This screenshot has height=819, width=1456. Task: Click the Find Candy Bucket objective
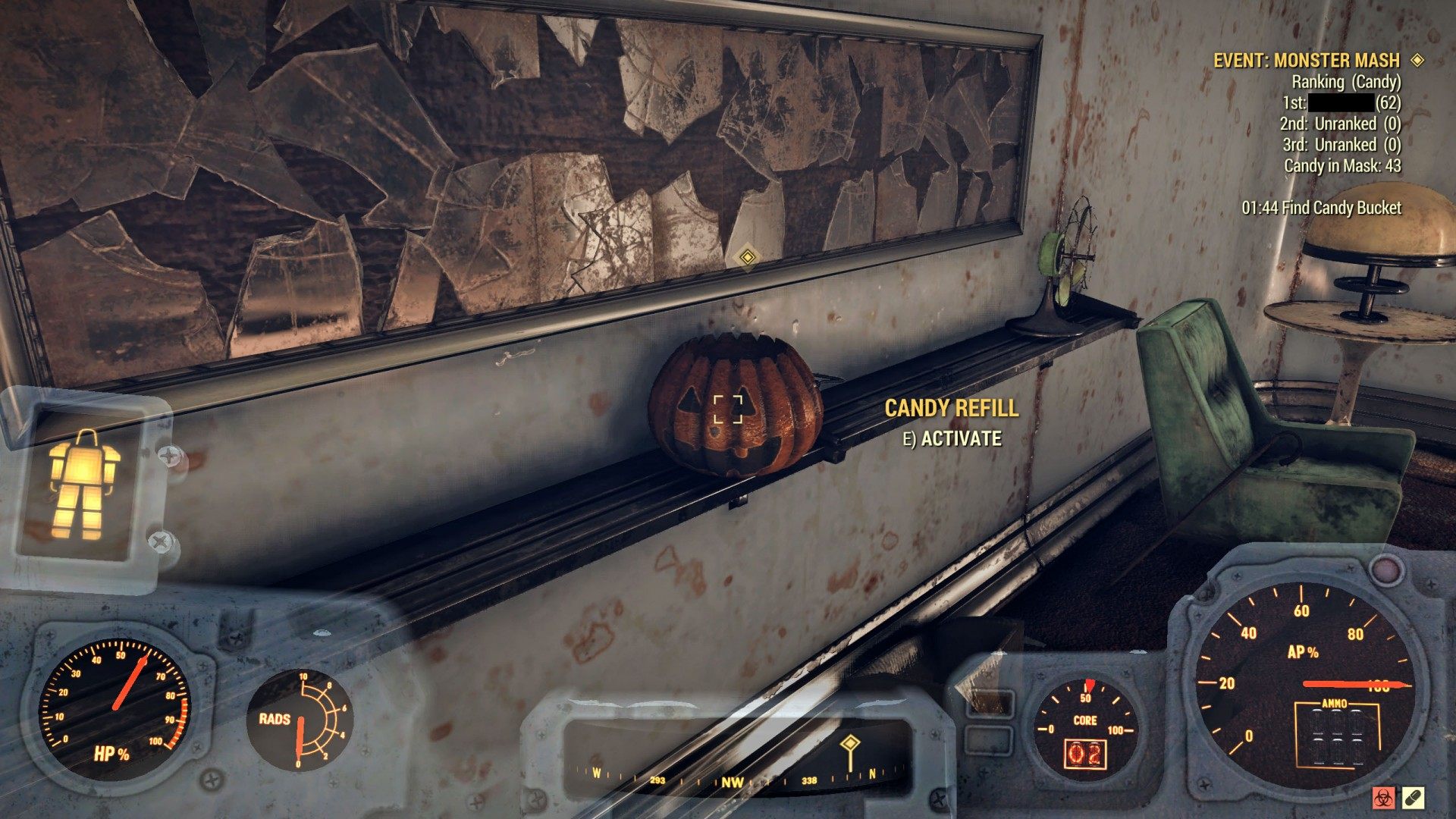click(1321, 208)
